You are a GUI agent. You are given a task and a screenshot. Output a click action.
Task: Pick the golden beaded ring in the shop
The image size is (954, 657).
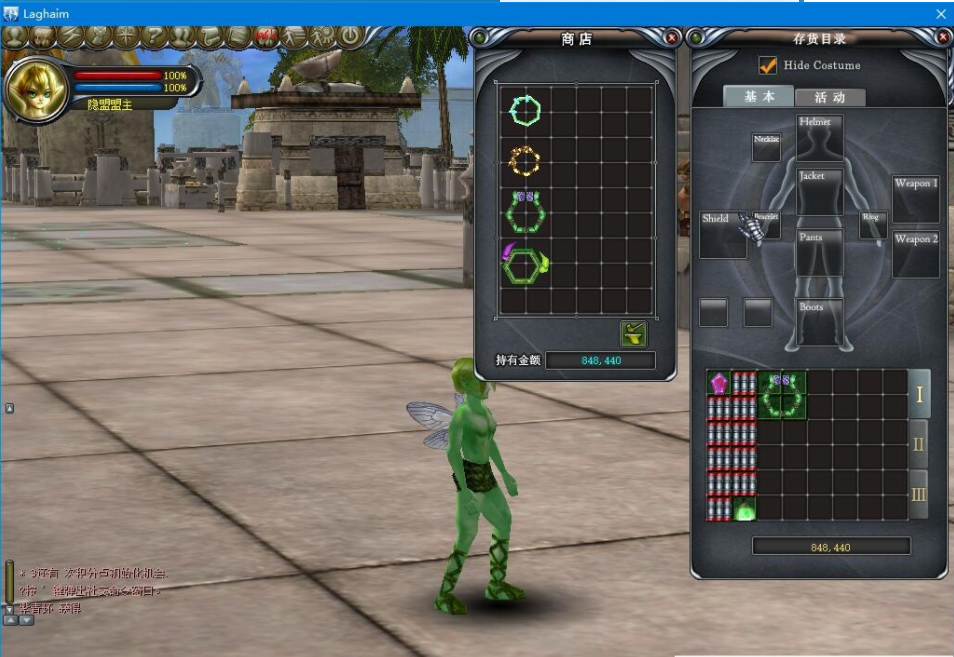524,159
